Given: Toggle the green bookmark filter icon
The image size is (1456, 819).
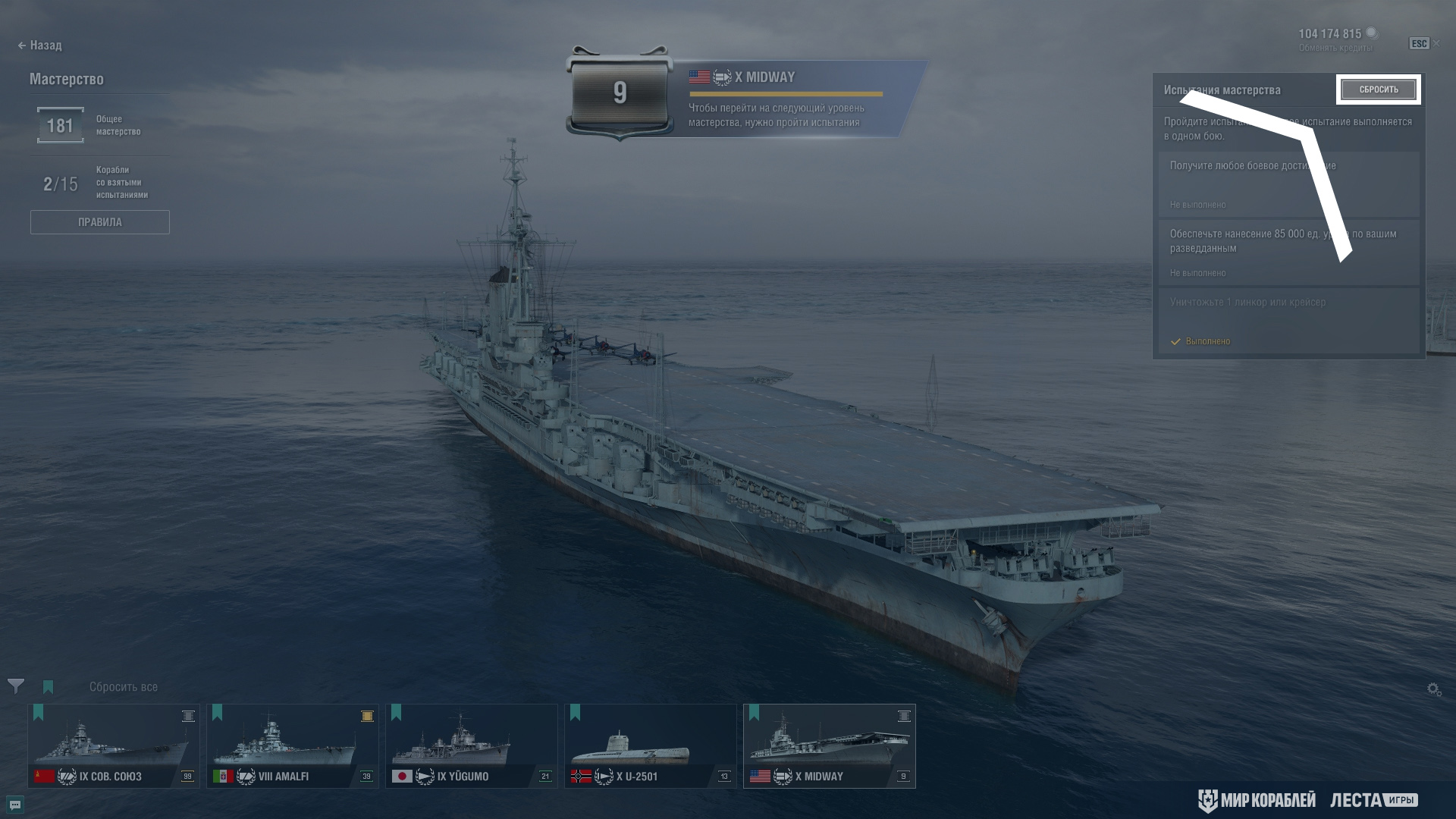Looking at the screenshot, I should click(49, 687).
